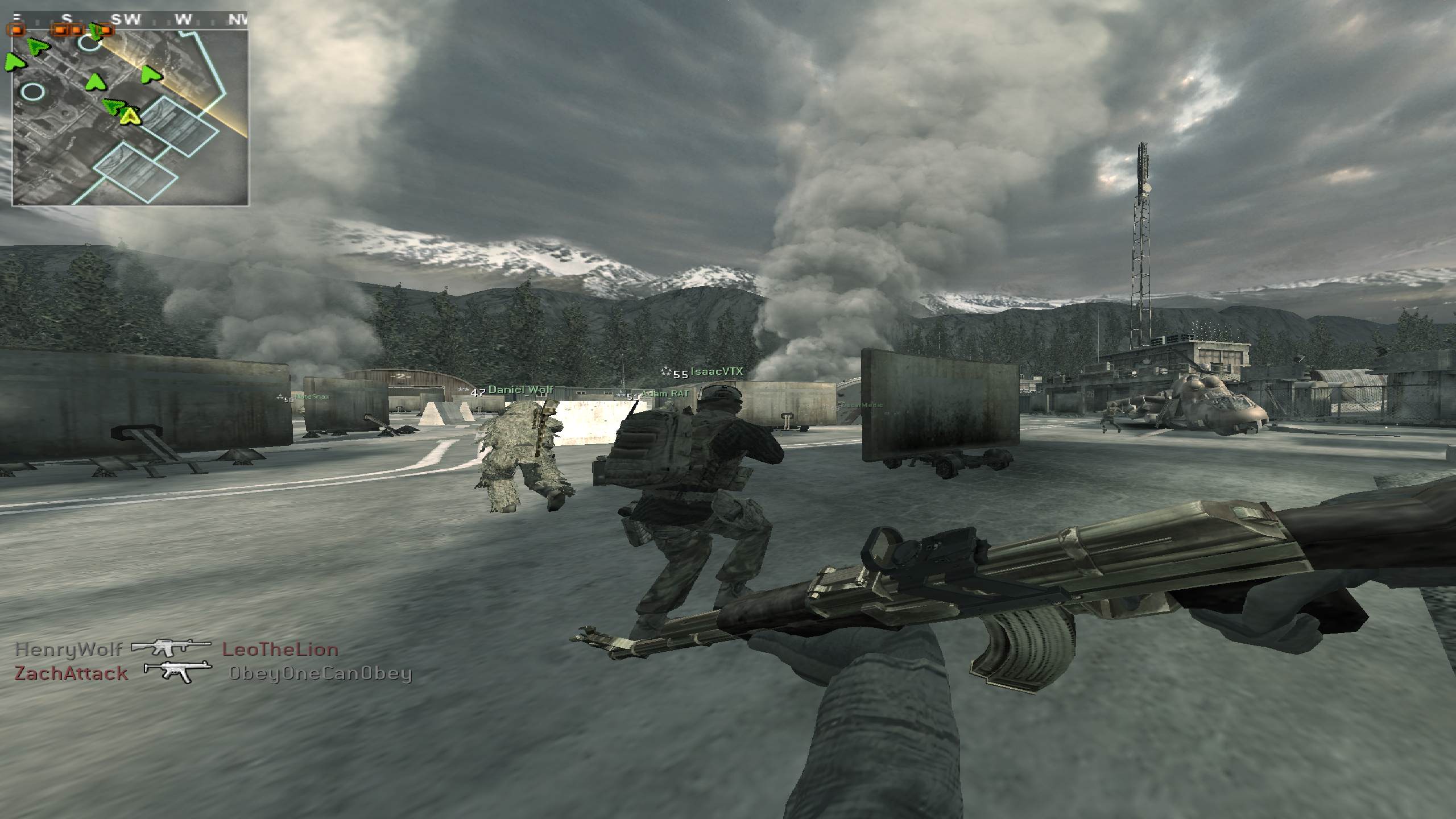Click the HenryWolf kill feed entry
The height and width of the screenshot is (819, 1456).
click(x=177, y=650)
